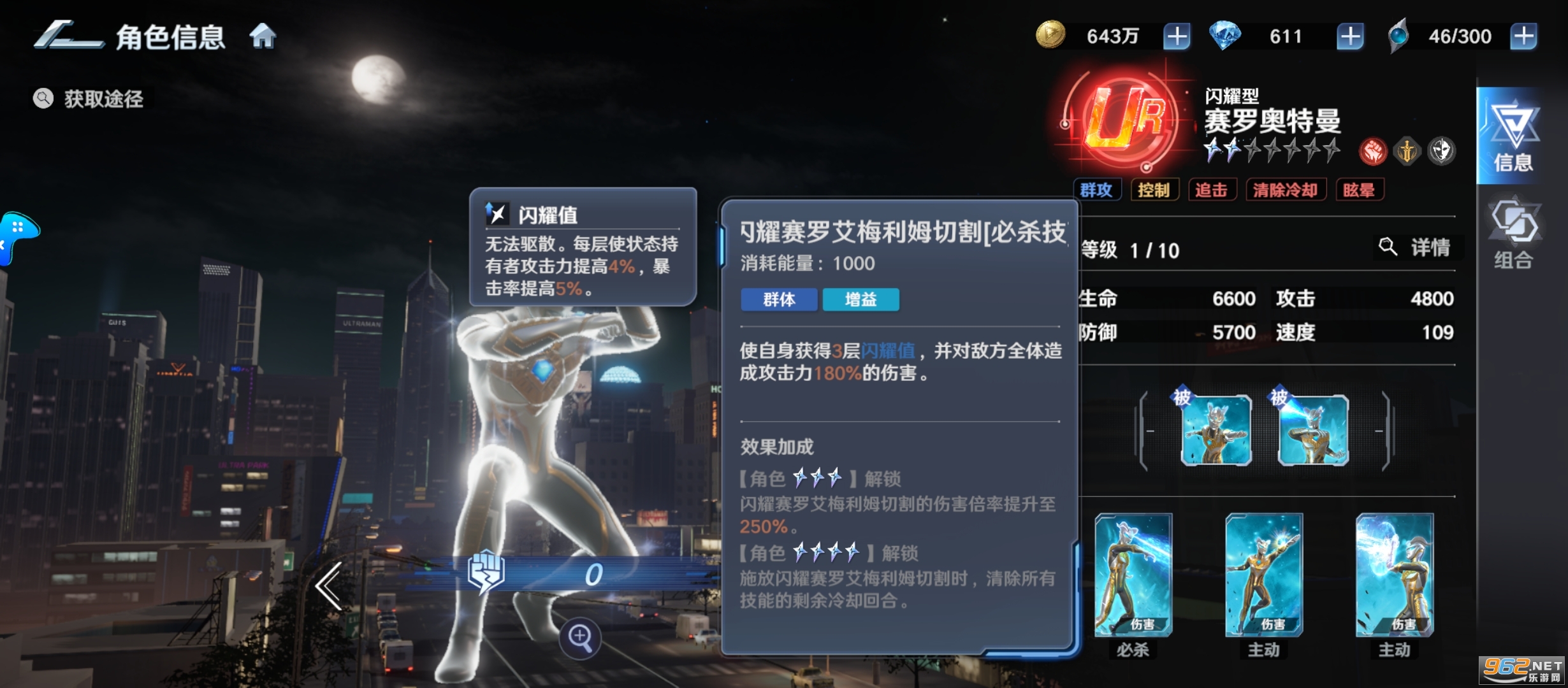Click the 清除冷却 tag
The height and width of the screenshot is (688, 1568).
(x=1285, y=190)
